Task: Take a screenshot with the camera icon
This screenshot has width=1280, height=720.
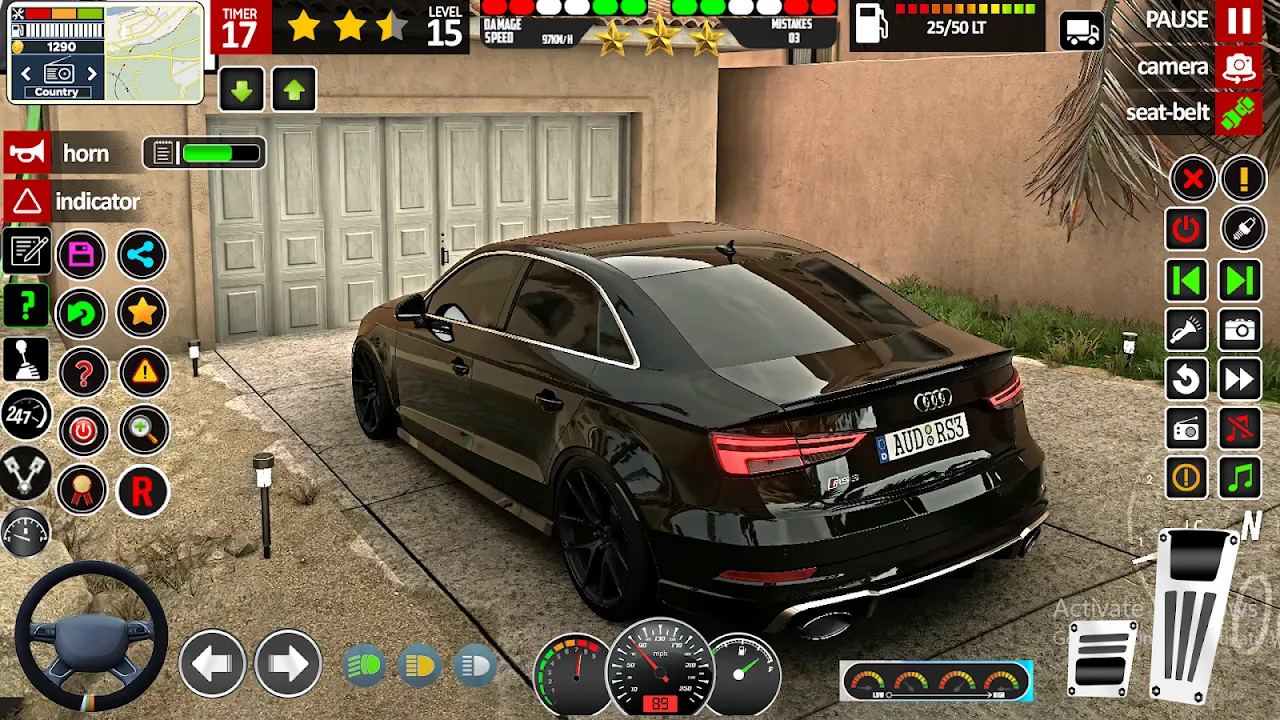Action: tap(1240, 330)
